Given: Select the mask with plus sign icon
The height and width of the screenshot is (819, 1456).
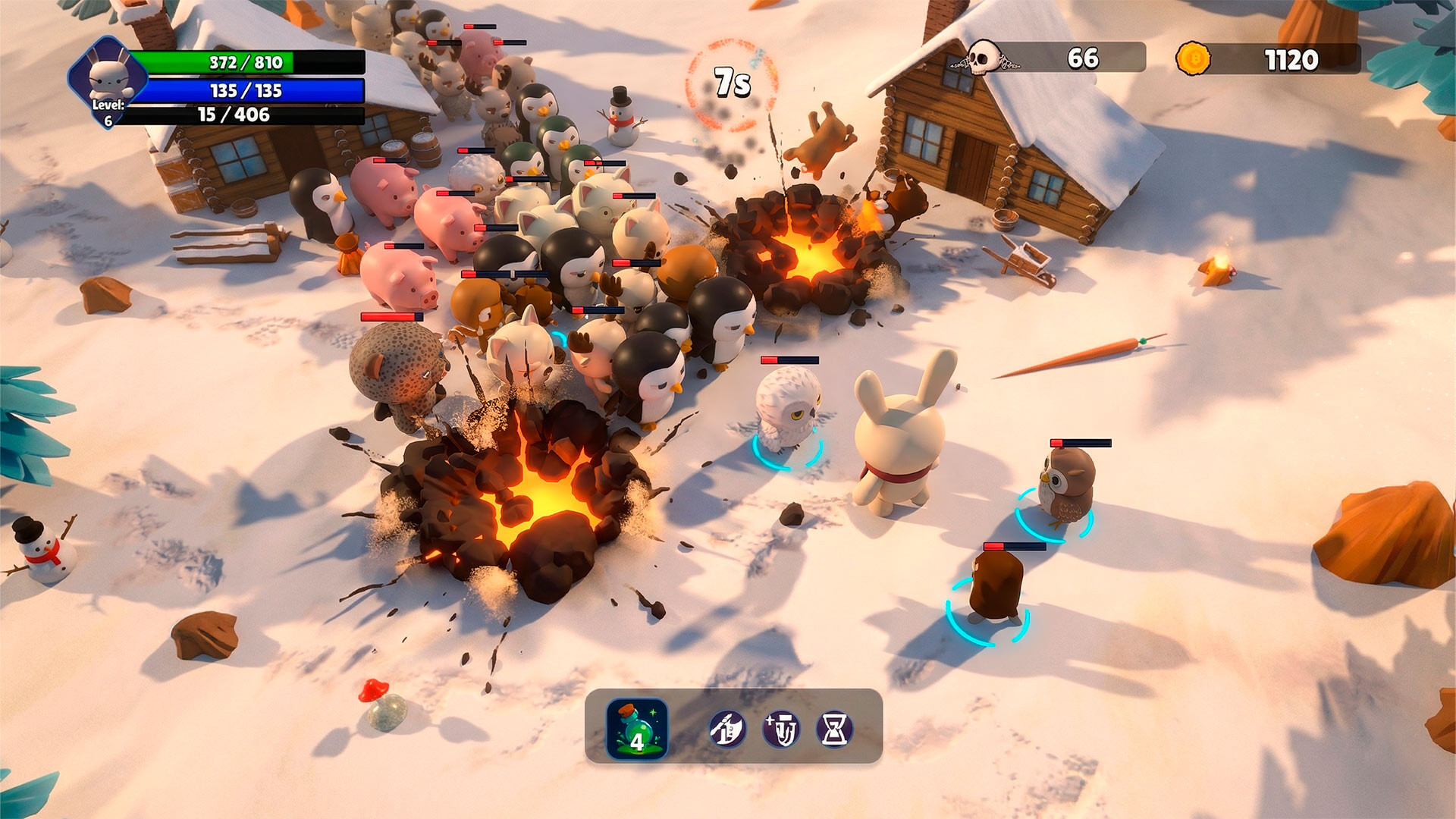Looking at the screenshot, I should [781, 730].
